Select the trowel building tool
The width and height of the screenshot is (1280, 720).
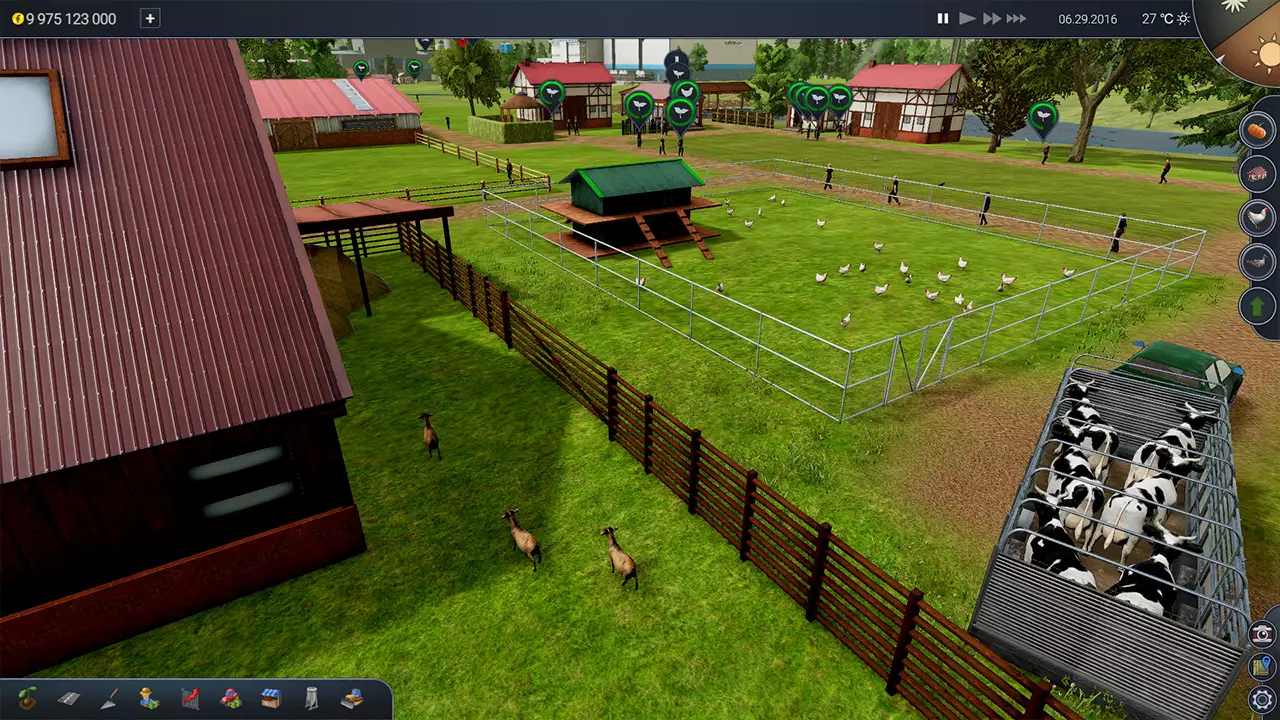(x=108, y=700)
